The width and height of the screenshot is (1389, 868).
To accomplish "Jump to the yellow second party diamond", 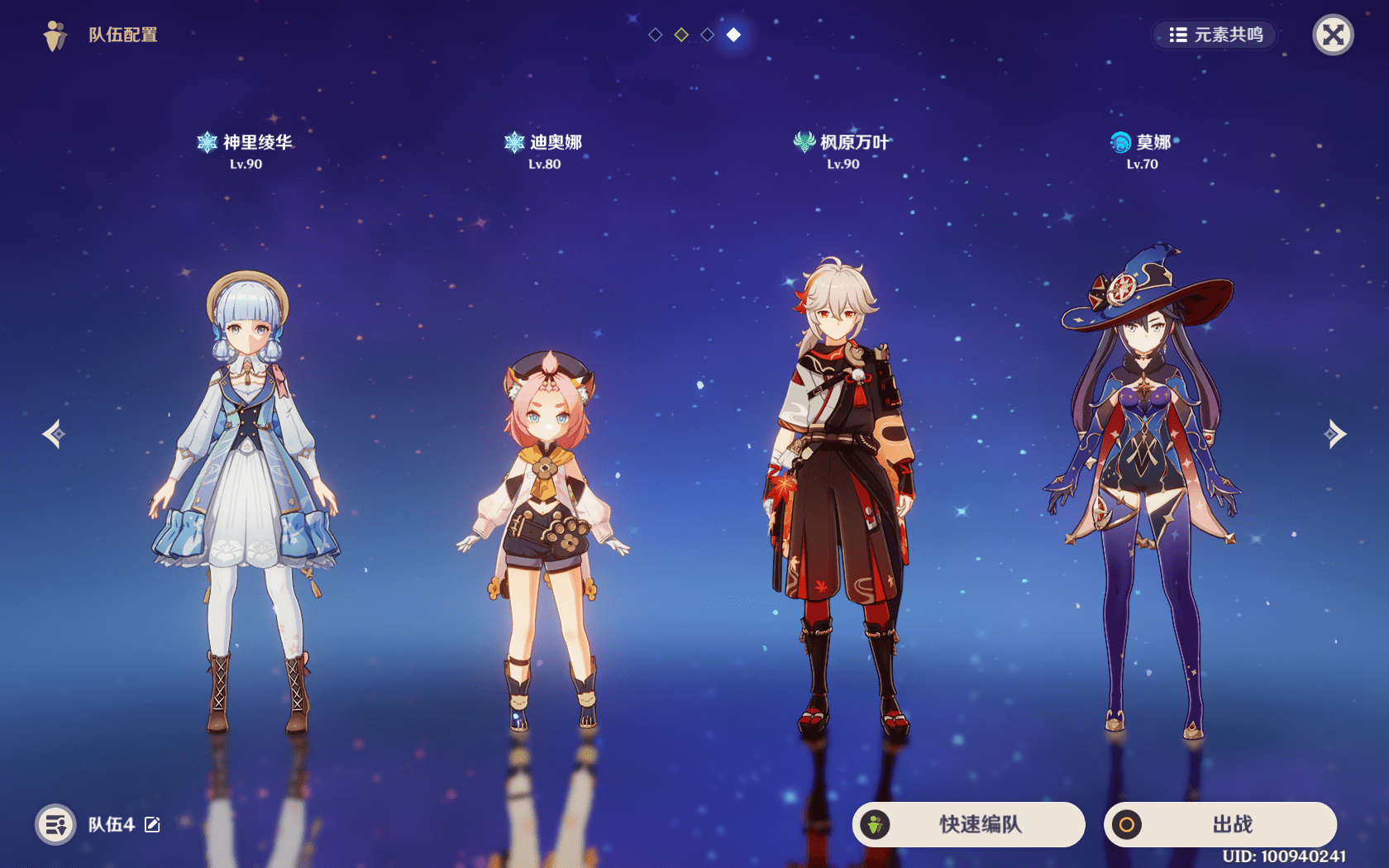I will click(681, 35).
